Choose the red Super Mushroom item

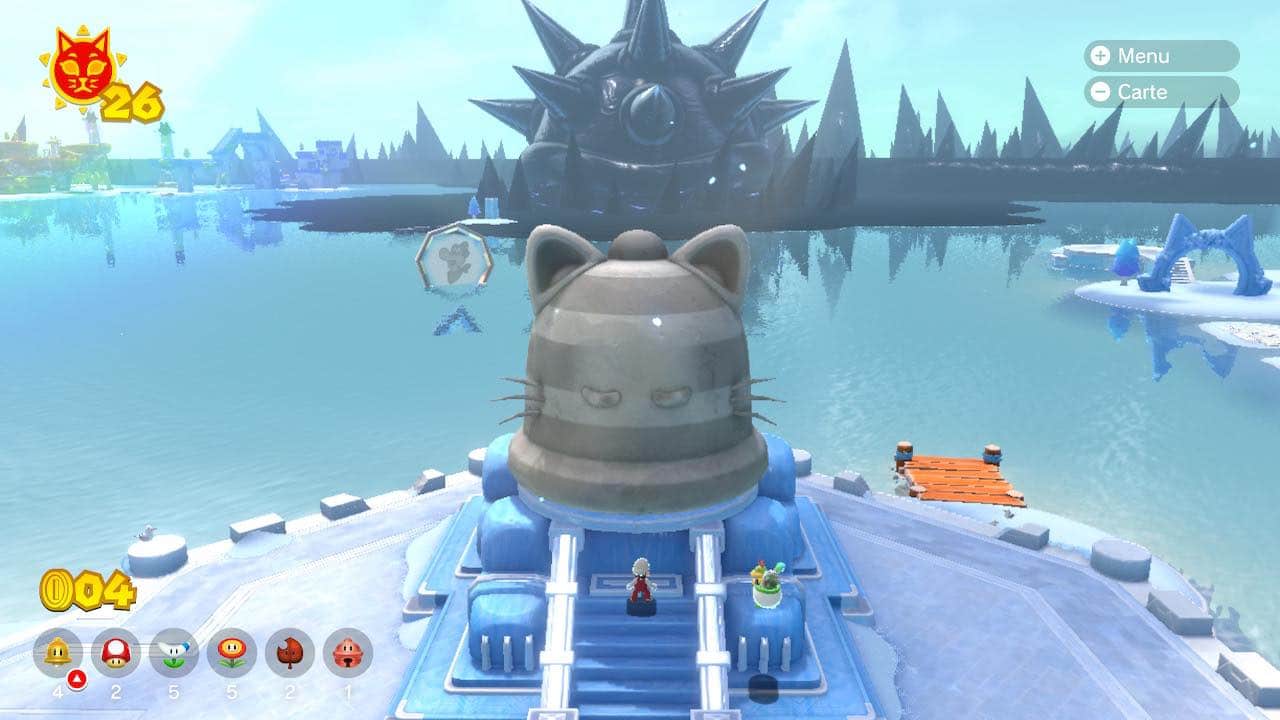116,653
